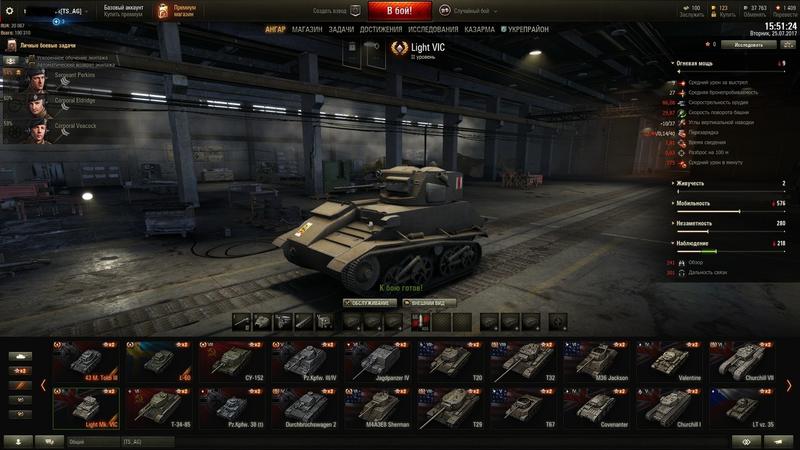The width and height of the screenshot is (800, 450).
Task: Go to the Исследования tab
Action: [433, 30]
